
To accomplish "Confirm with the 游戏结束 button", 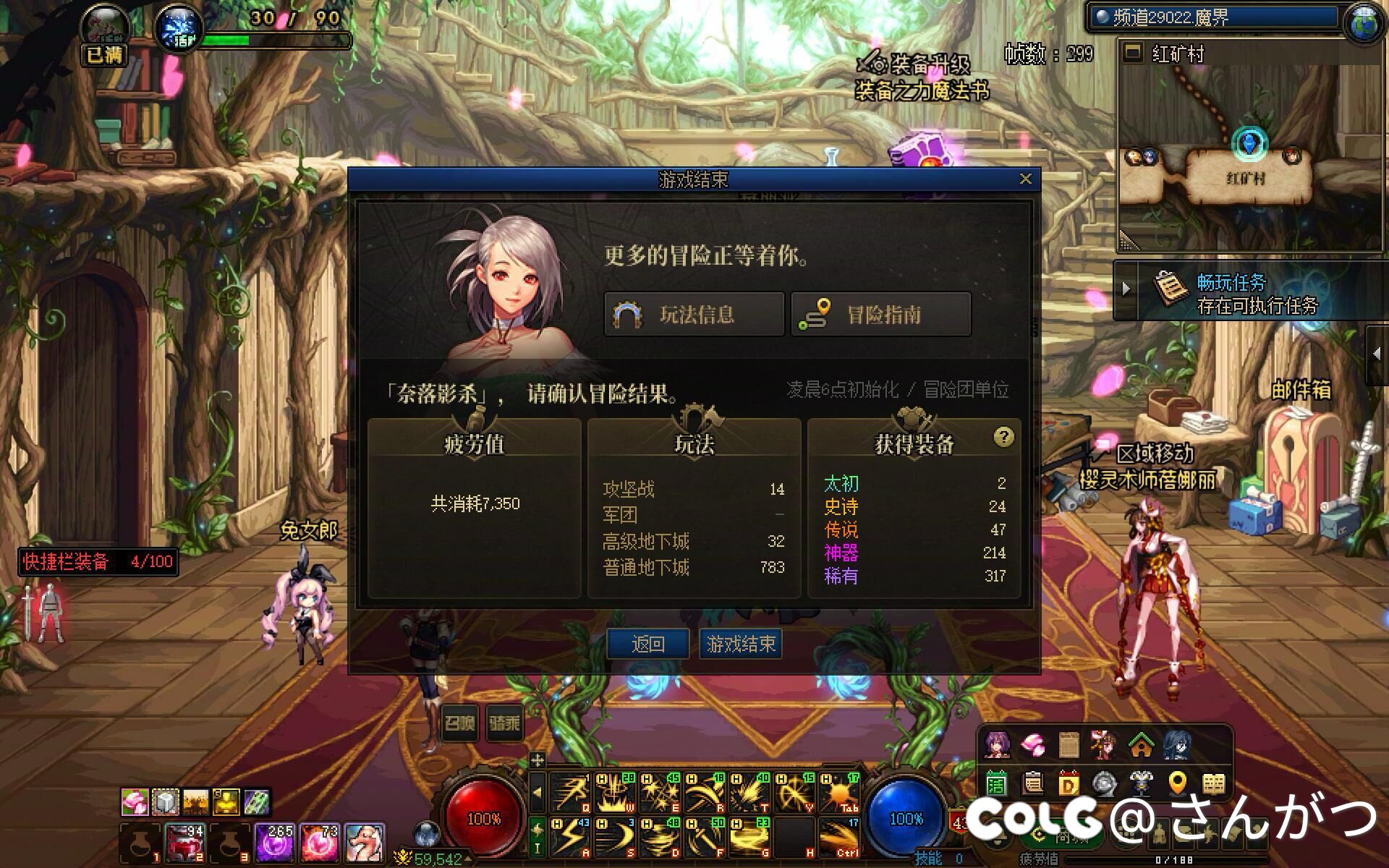I will point(741,643).
